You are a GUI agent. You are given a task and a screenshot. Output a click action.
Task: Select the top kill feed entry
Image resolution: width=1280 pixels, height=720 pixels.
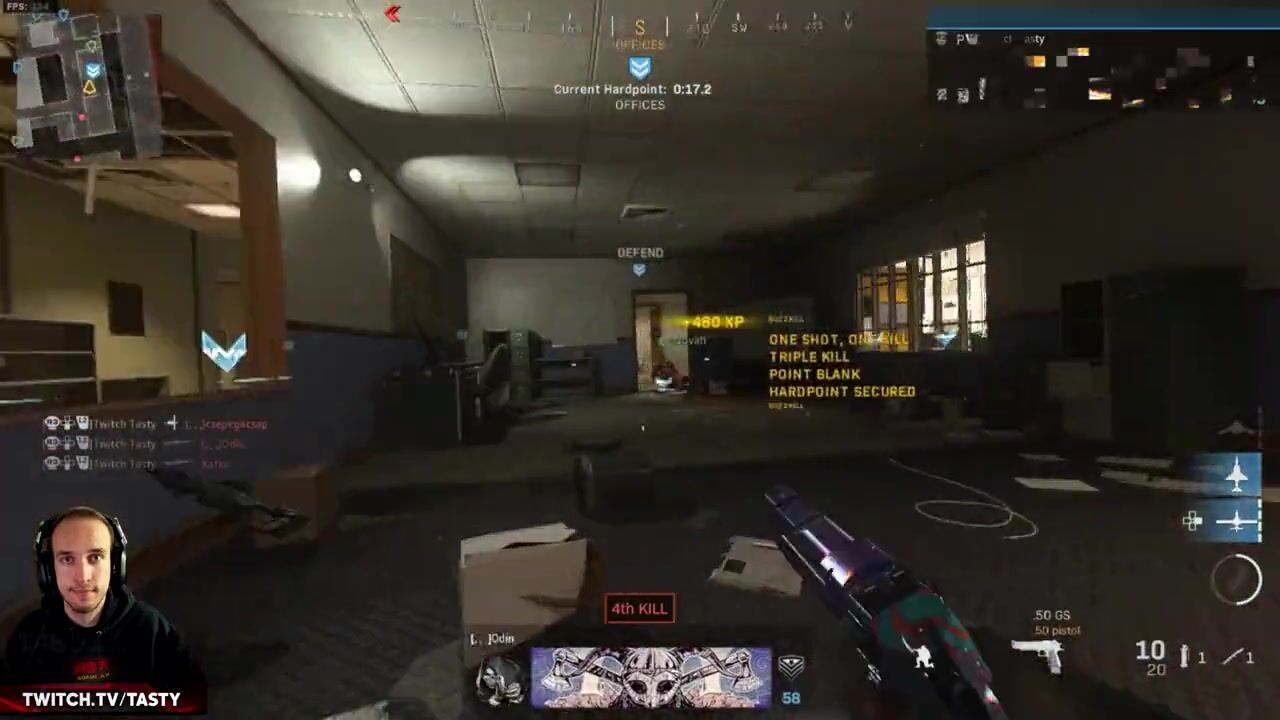(x=155, y=424)
